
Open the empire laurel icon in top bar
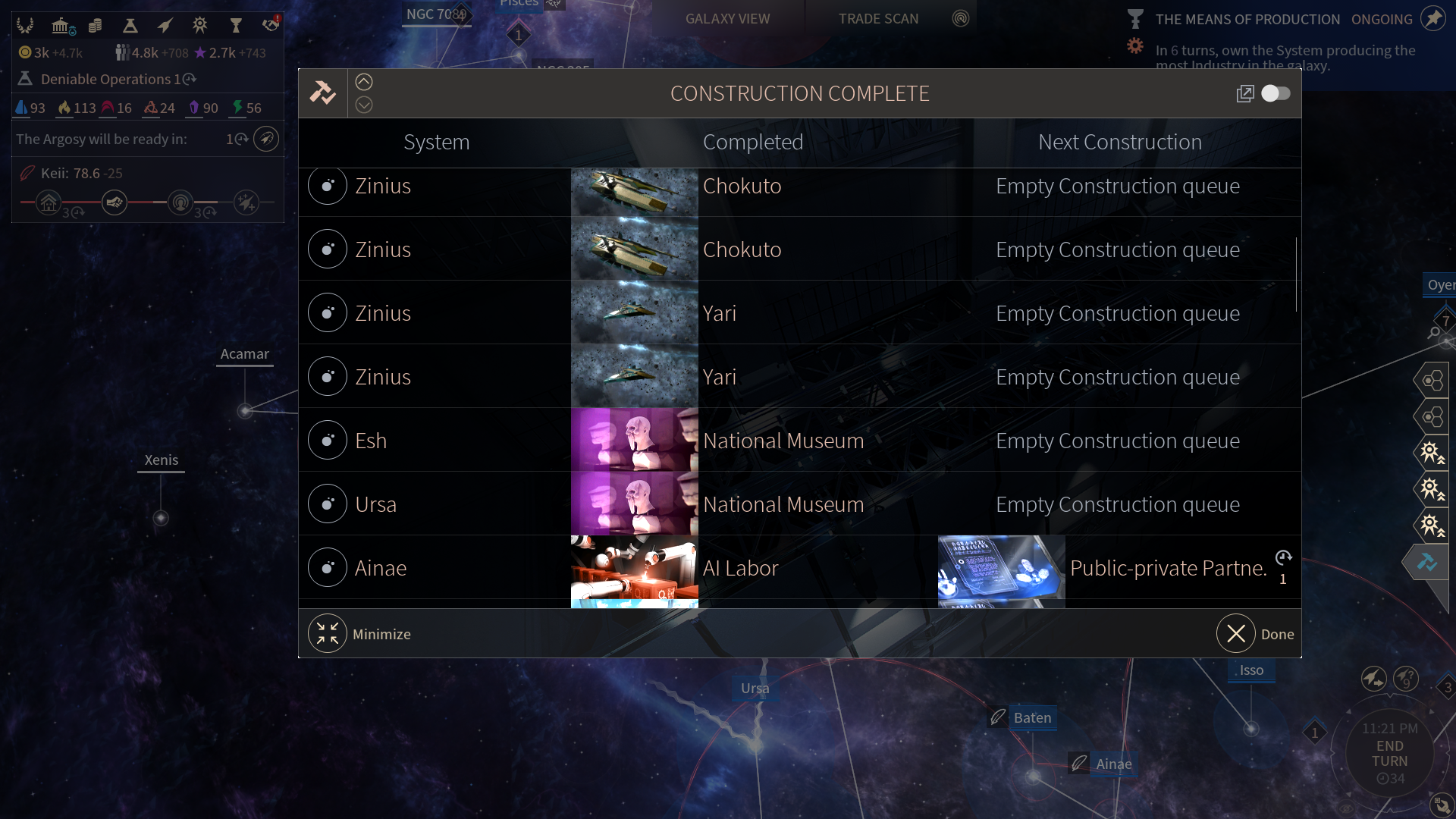25,27
